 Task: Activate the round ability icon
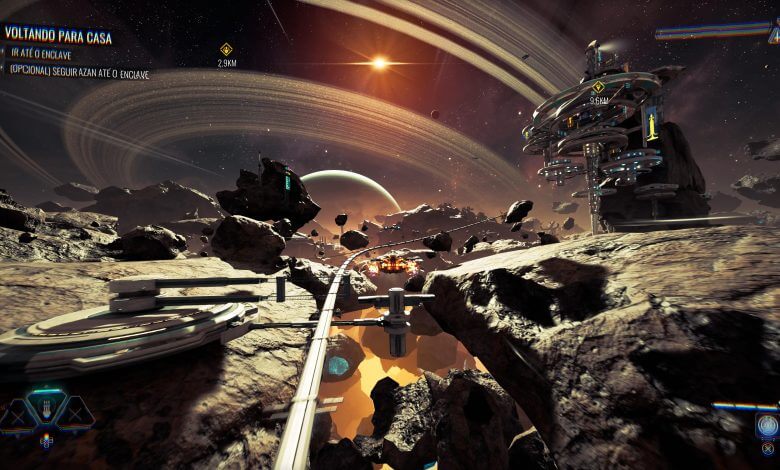[767, 426]
